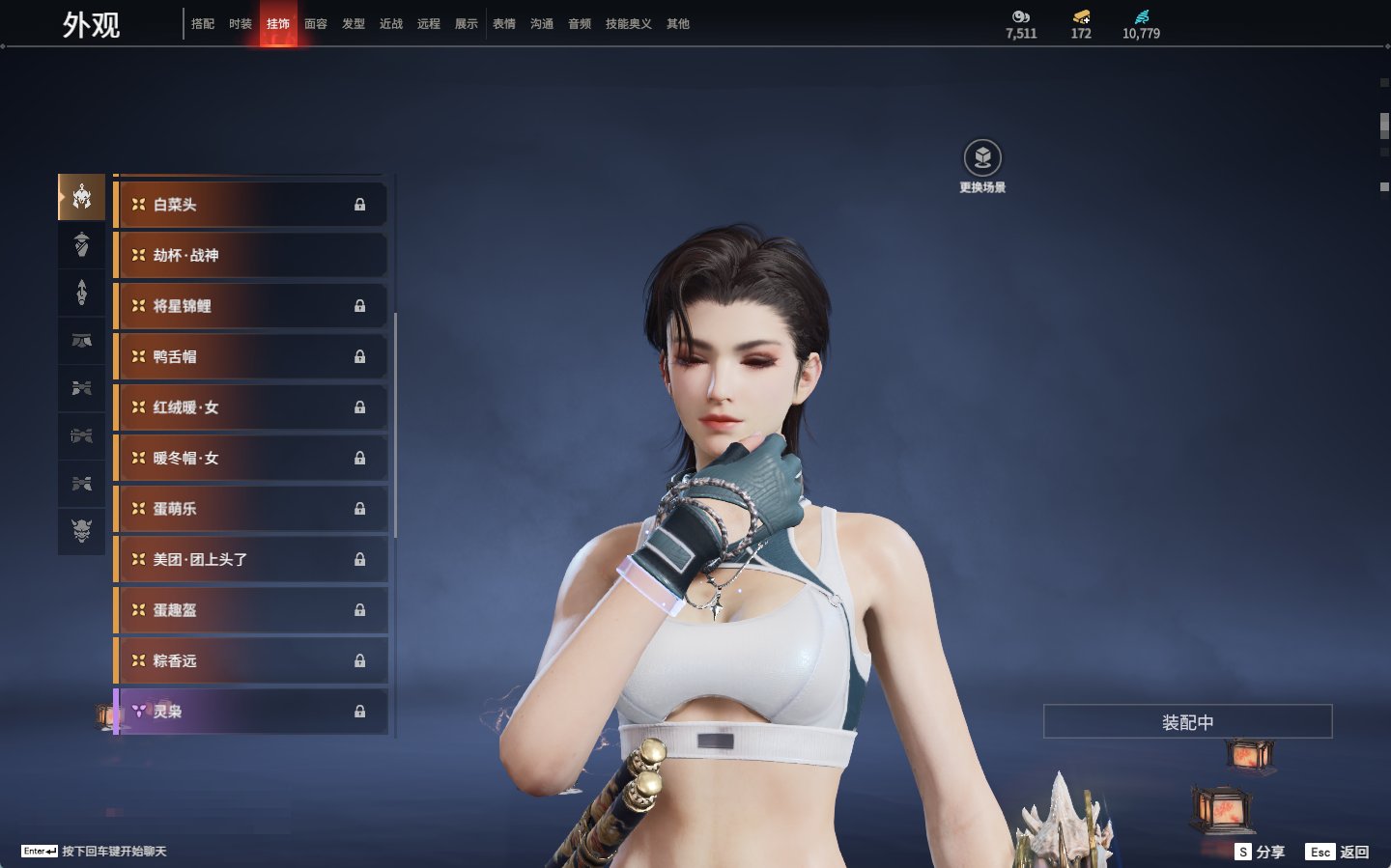This screenshot has width=1391, height=868.
Task: Open the oni mask accessory category
Action: (82, 531)
